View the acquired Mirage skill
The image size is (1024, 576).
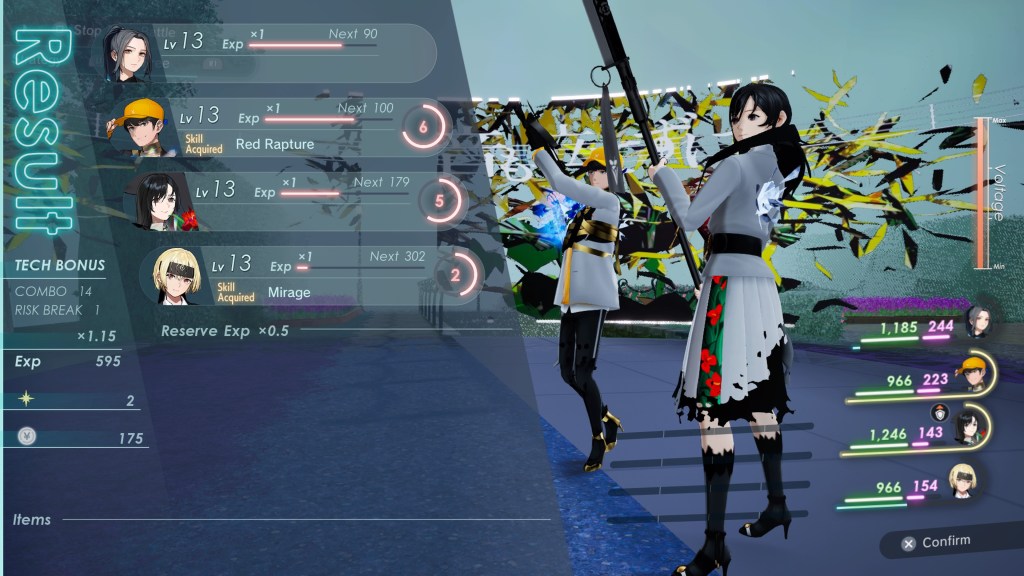(x=289, y=293)
